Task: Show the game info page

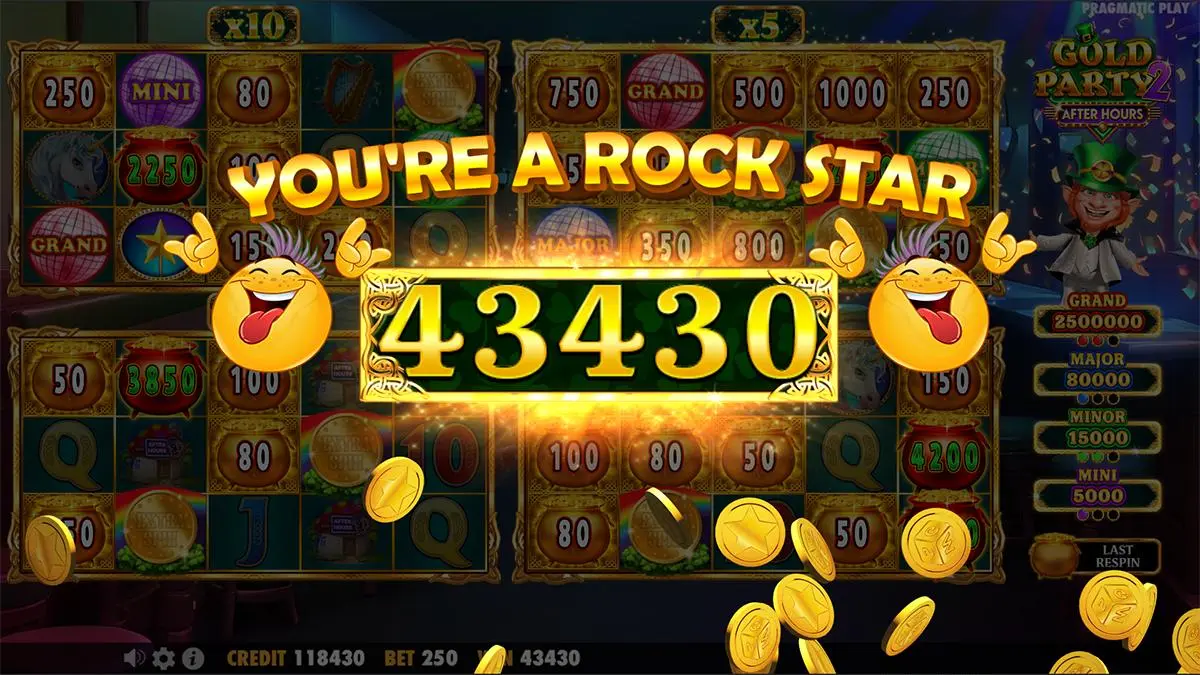Action: pyautogui.click(x=193, y=658)
